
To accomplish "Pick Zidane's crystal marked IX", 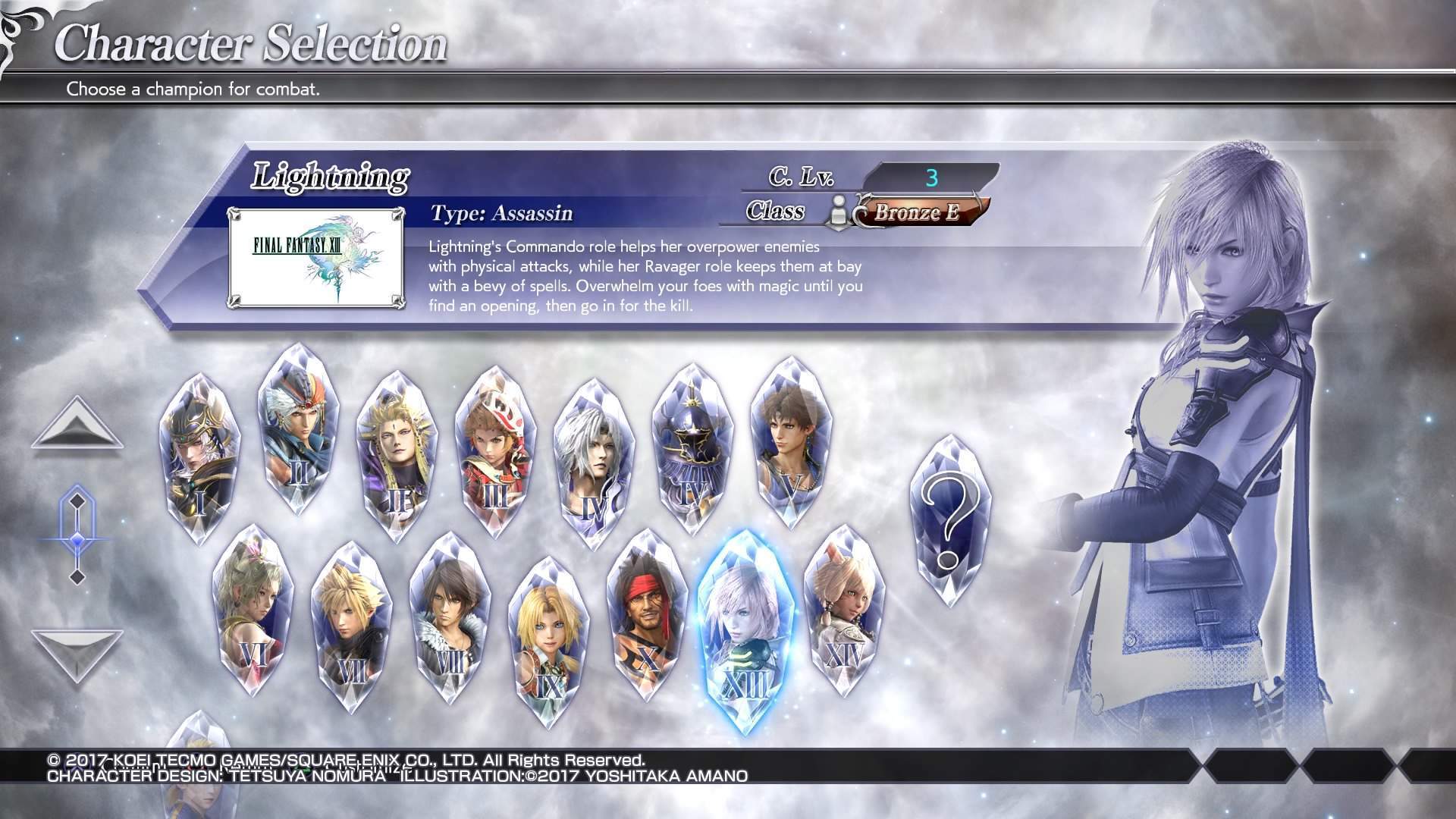I will 548,641.
